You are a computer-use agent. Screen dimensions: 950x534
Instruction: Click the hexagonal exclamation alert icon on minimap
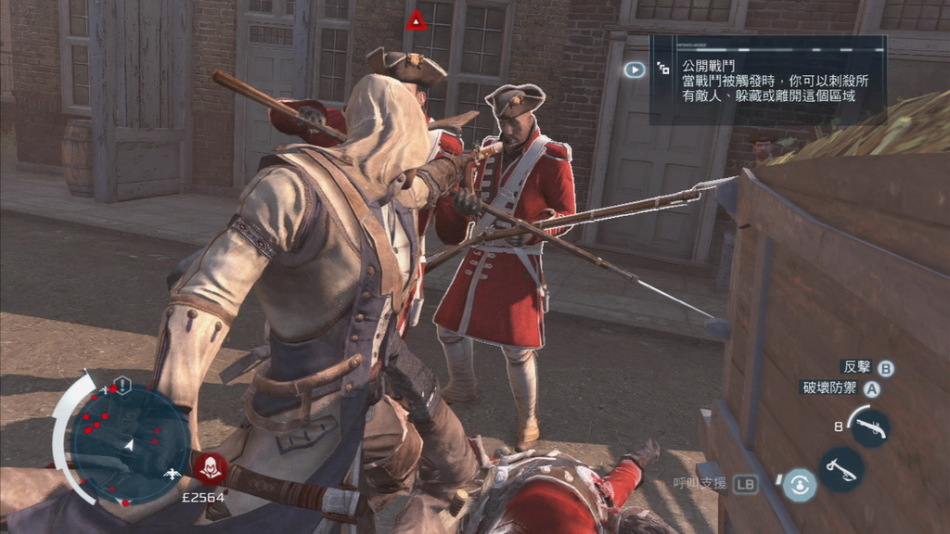tap(122, 384)
